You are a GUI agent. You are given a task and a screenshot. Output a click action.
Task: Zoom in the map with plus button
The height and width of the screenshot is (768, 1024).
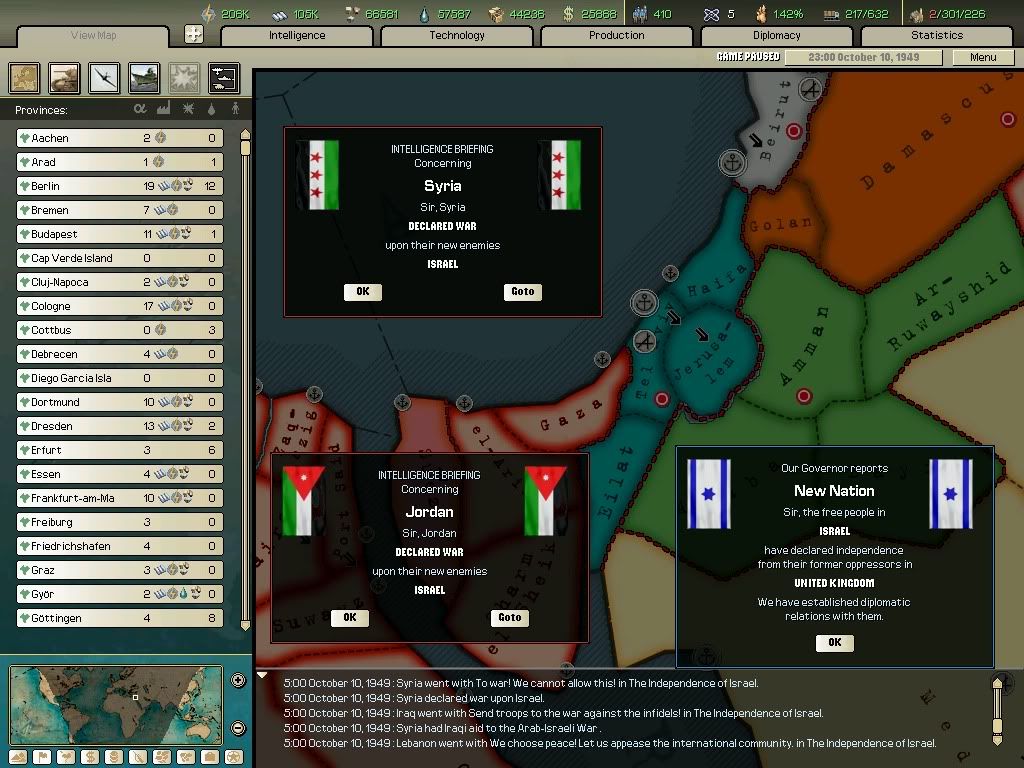(238, 681)
